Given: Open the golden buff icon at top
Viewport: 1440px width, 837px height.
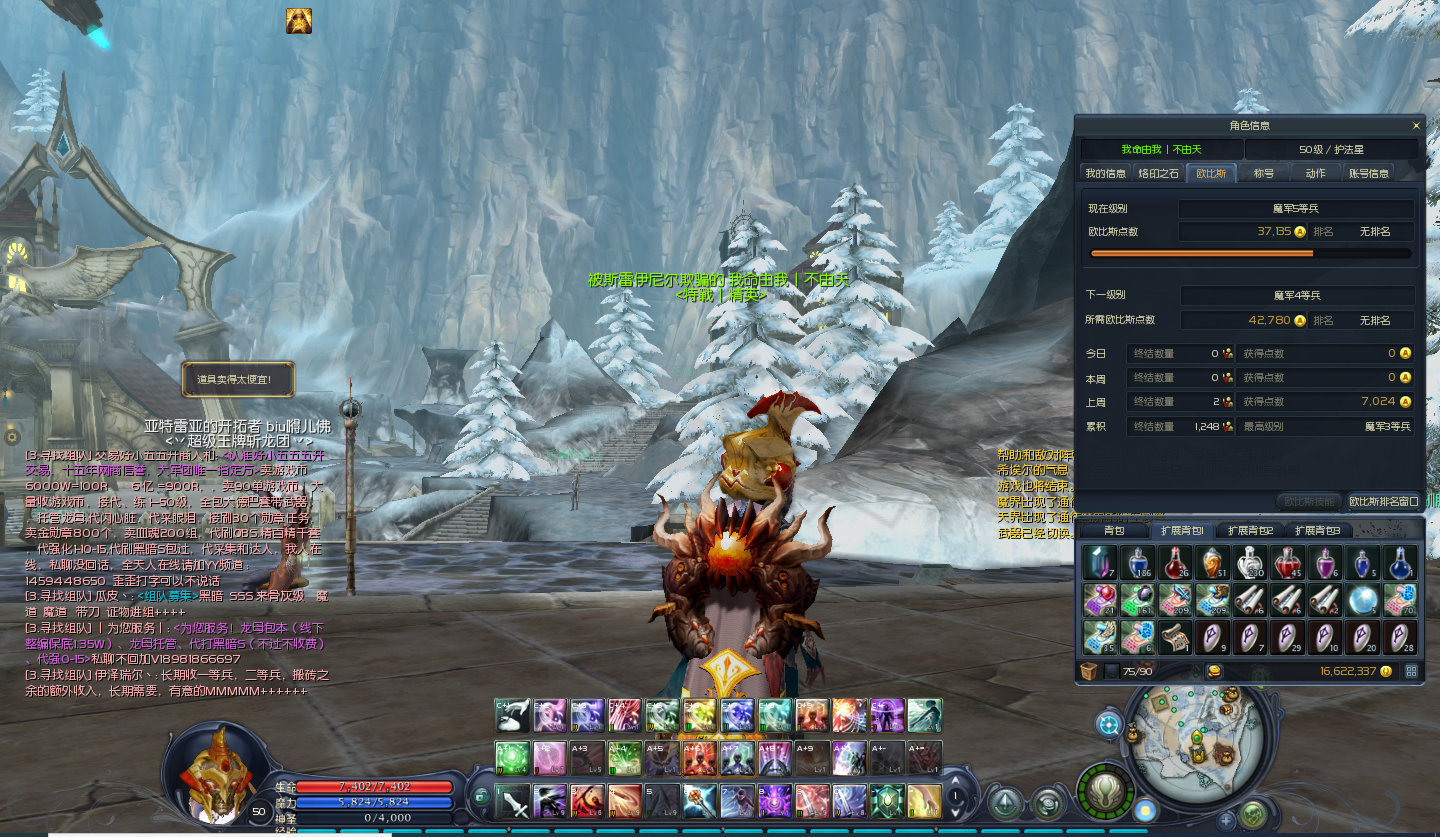Looking at the screenshot, I should coord(299,21).
